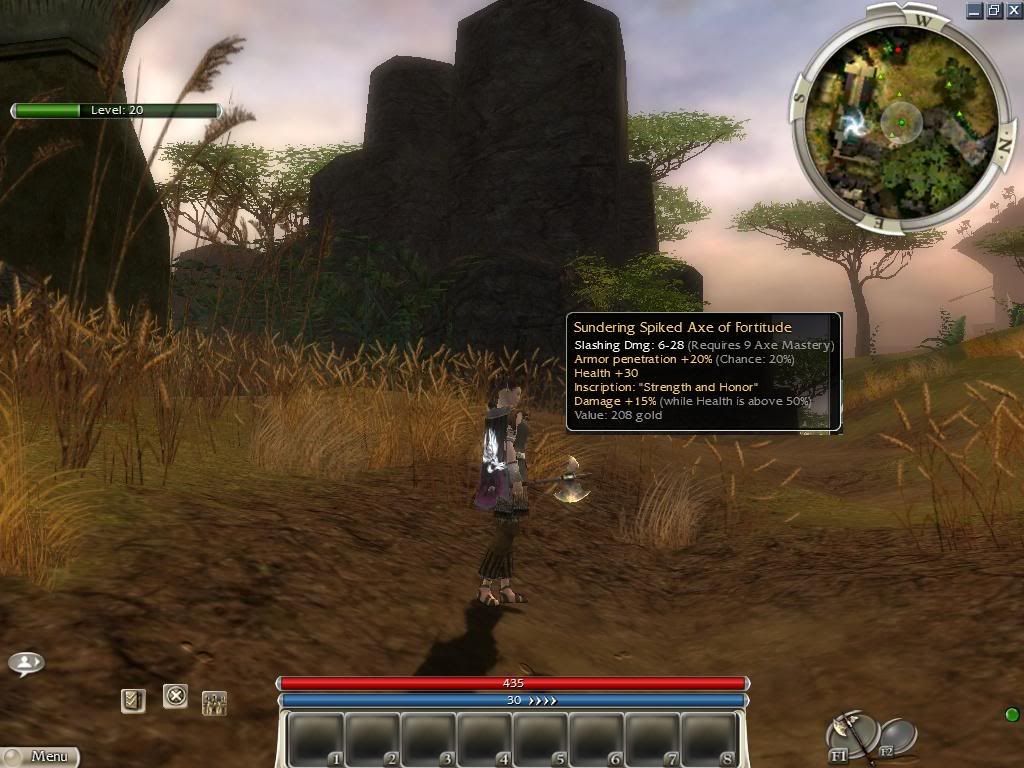Click the compass minimap
Screen dimensions: 1024x768
click(901, 122)
